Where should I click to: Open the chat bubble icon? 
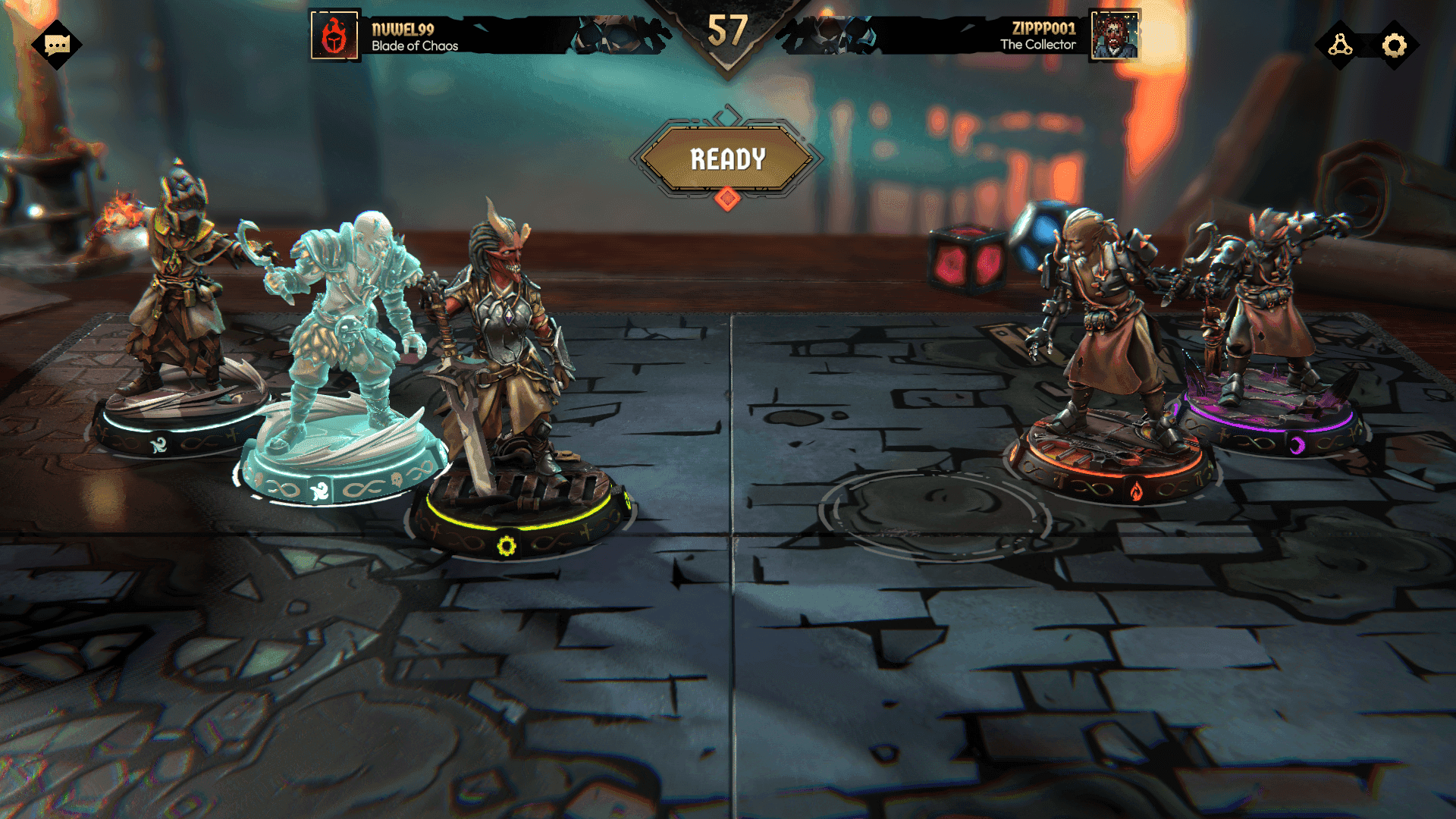pos(57,45)
